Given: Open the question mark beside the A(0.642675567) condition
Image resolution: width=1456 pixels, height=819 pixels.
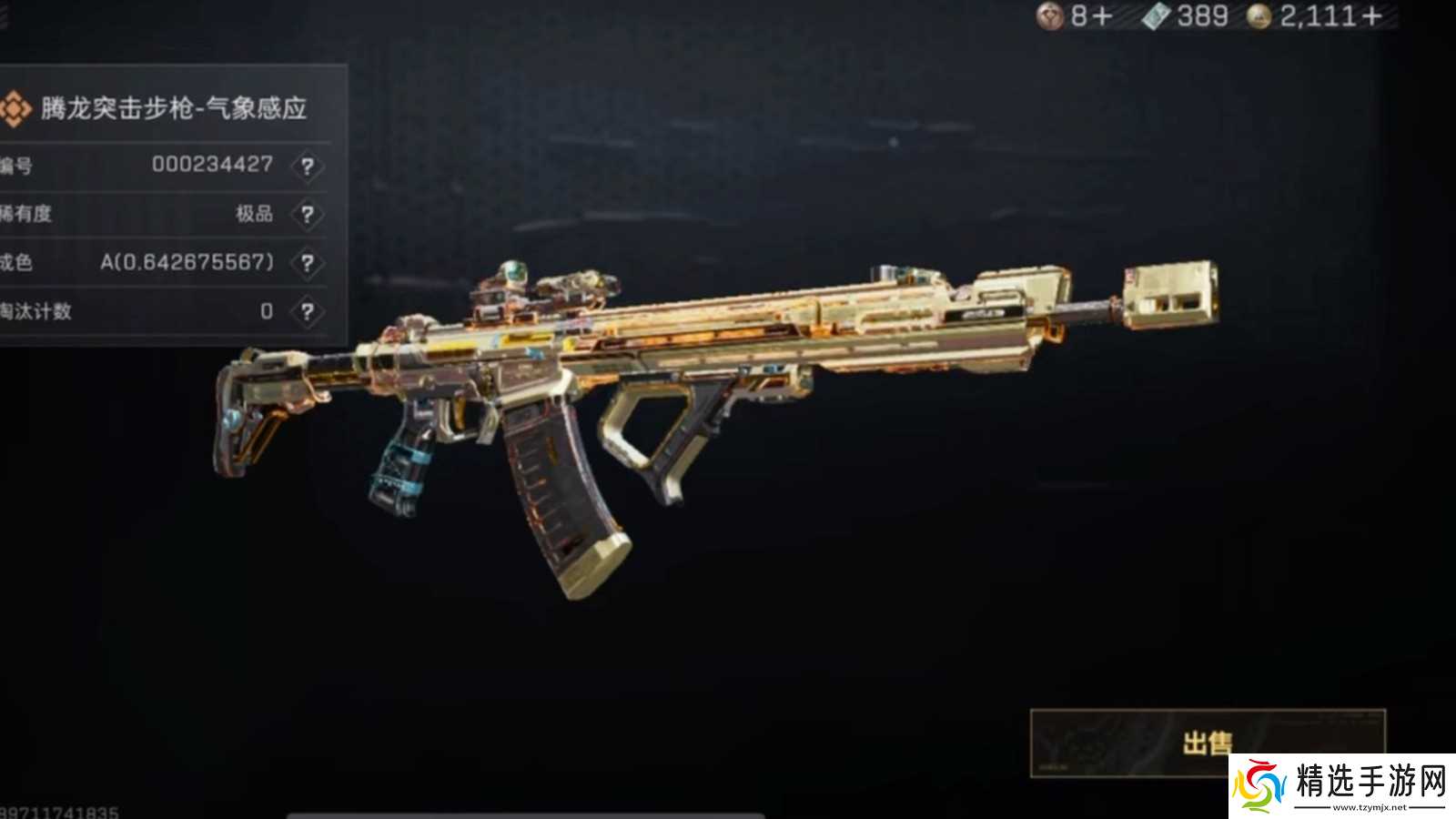Looking at the screenshot, I should [308, 263].
